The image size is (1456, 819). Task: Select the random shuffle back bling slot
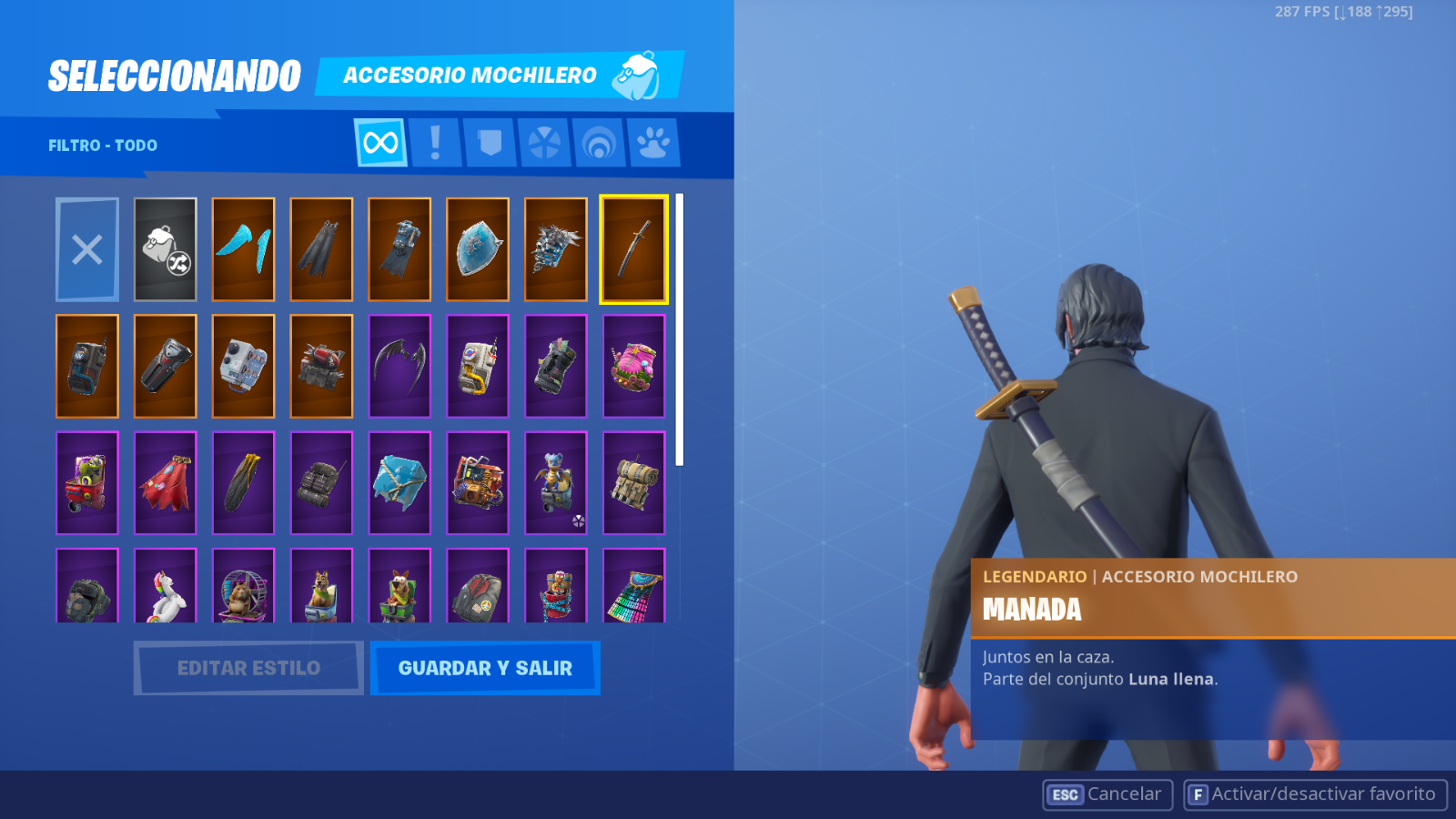pos(165,249)
